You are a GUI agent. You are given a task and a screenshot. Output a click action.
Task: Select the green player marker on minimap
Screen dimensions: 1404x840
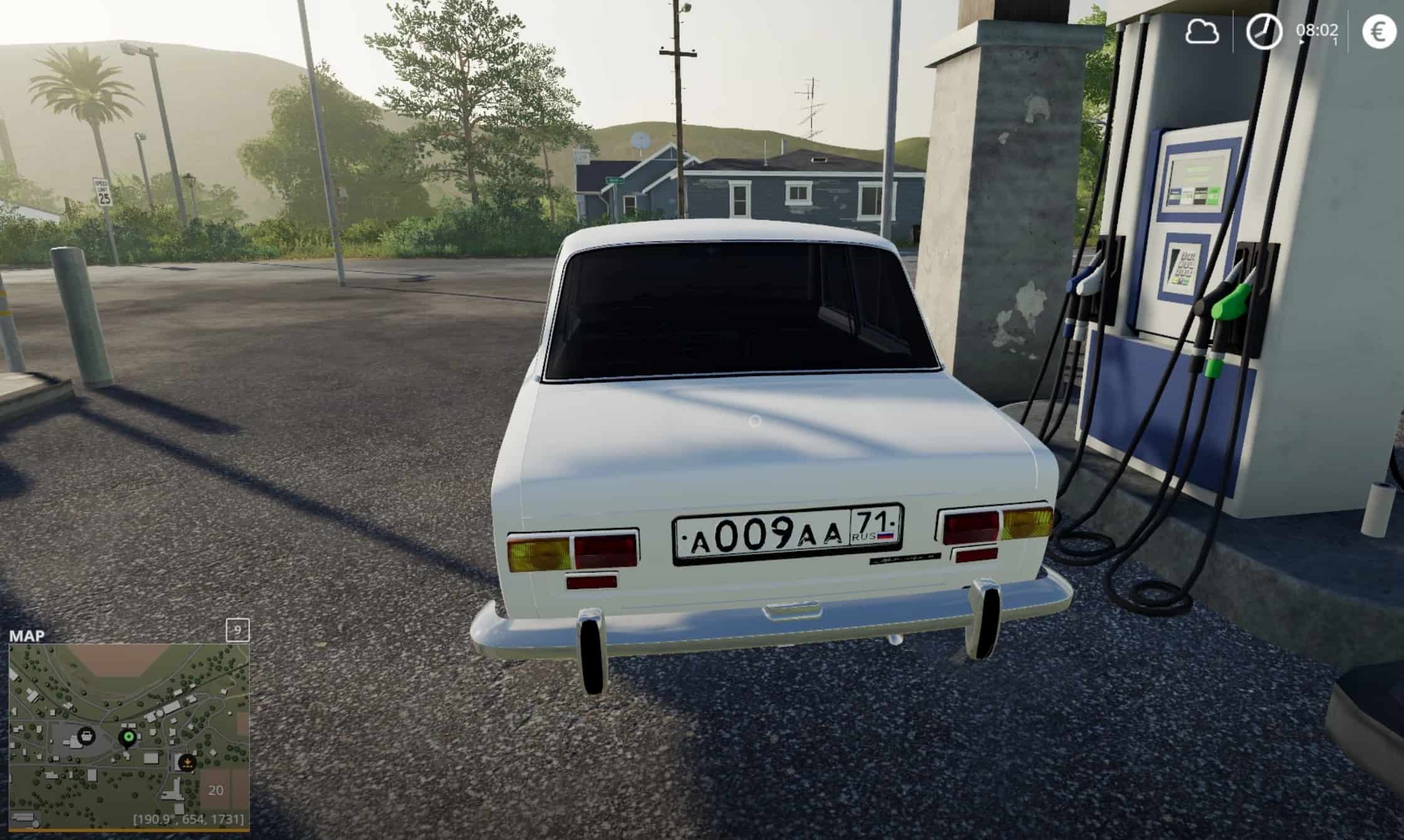129,738
